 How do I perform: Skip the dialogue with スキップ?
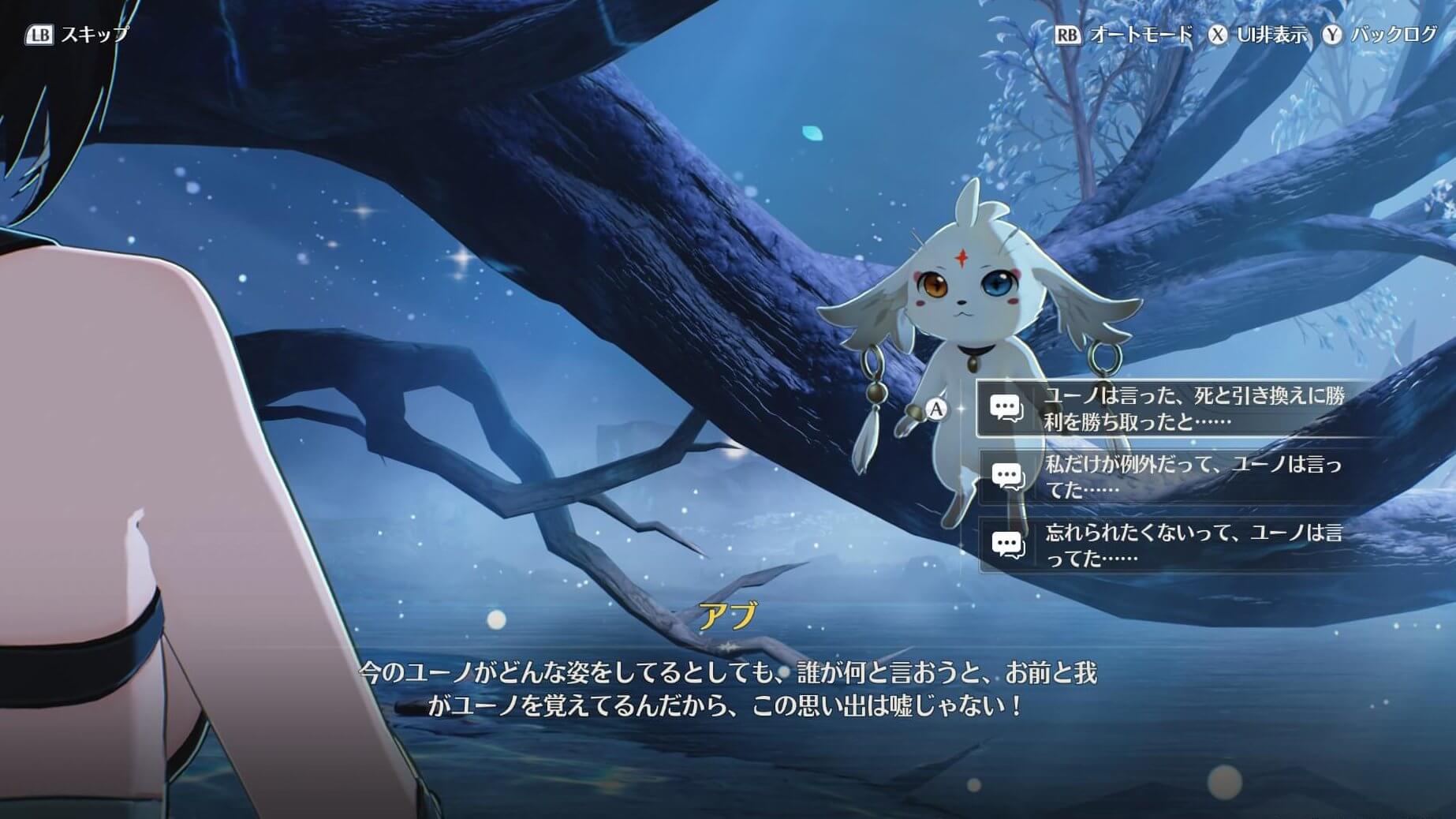tap(77, 35)
